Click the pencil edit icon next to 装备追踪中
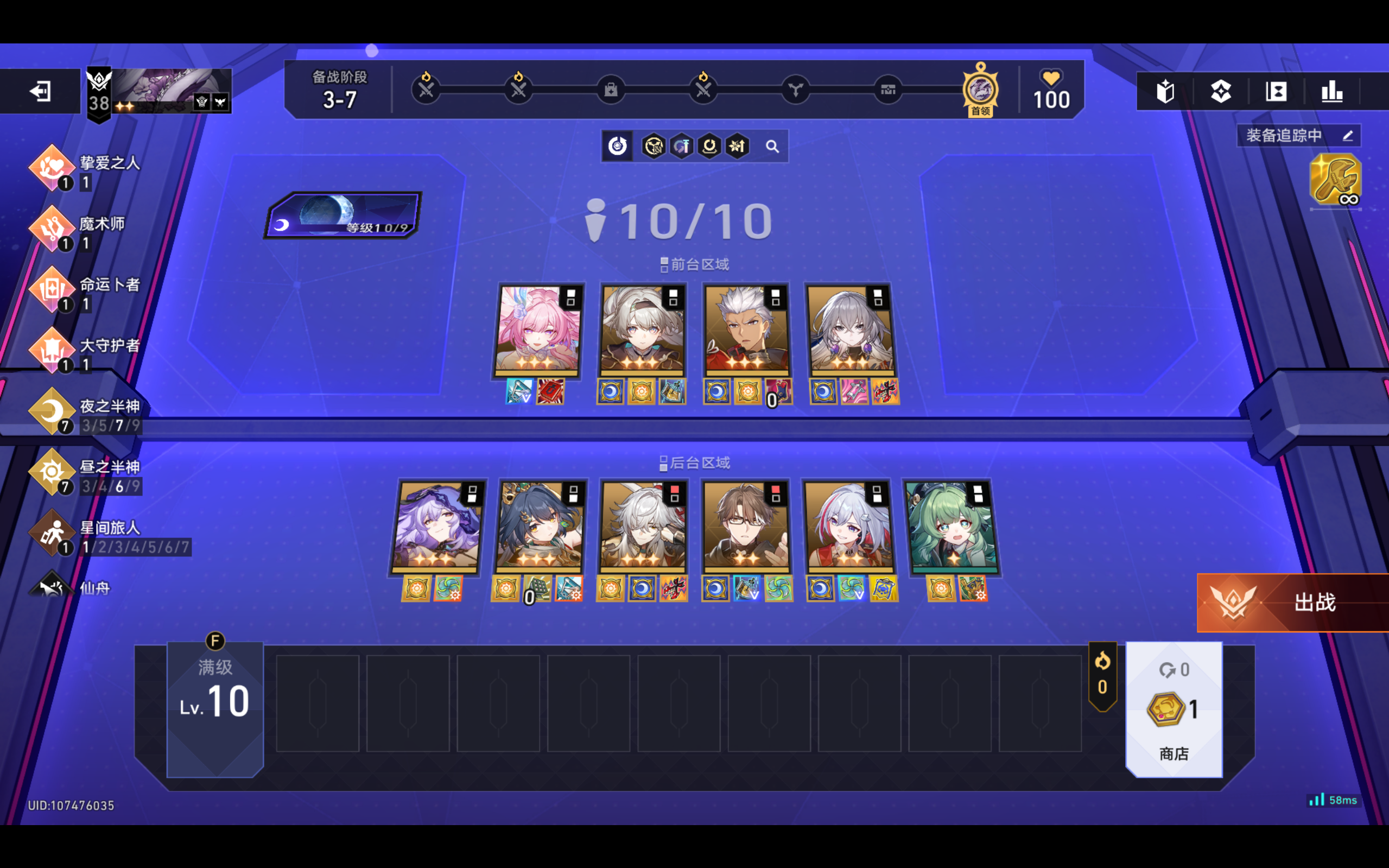The width and height of the screenshot is (1389, 868). pyautogui.click(x=1348, y=136)
